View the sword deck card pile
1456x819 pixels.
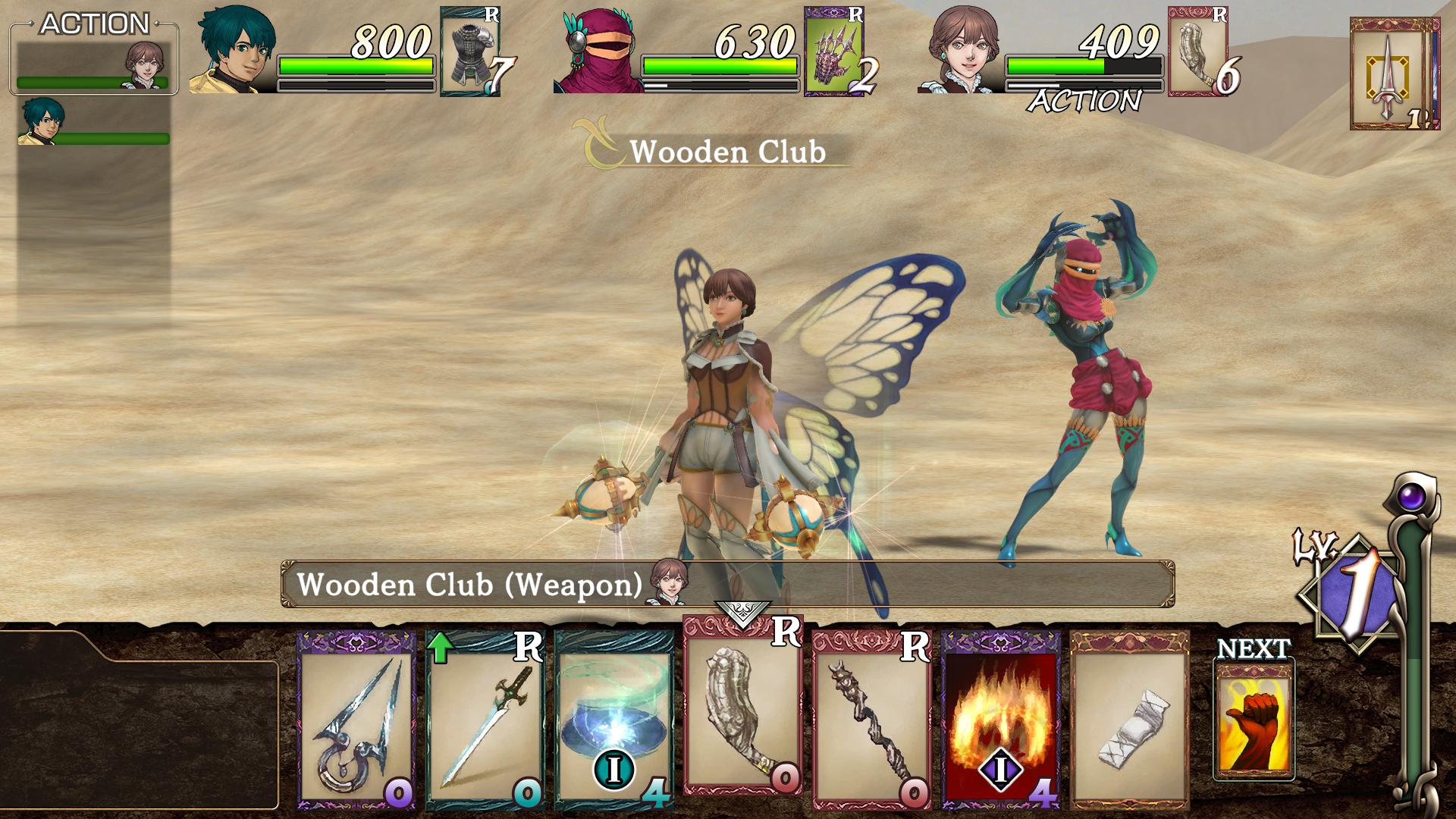click(x=1394, y=74)
